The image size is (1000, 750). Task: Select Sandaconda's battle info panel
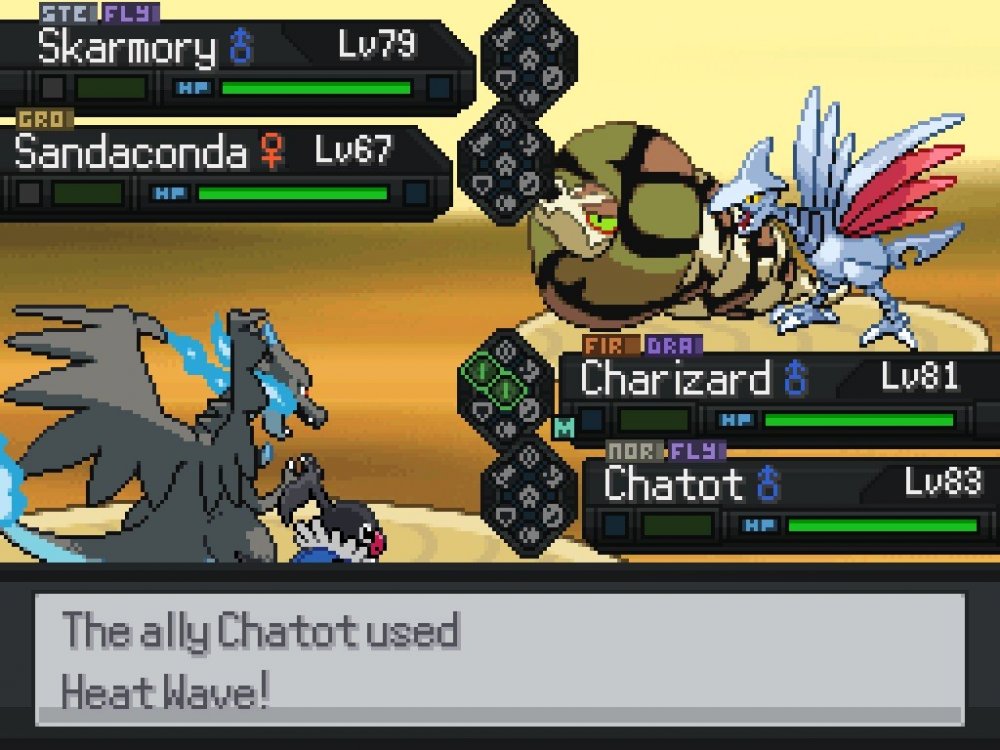click(225, 171)
